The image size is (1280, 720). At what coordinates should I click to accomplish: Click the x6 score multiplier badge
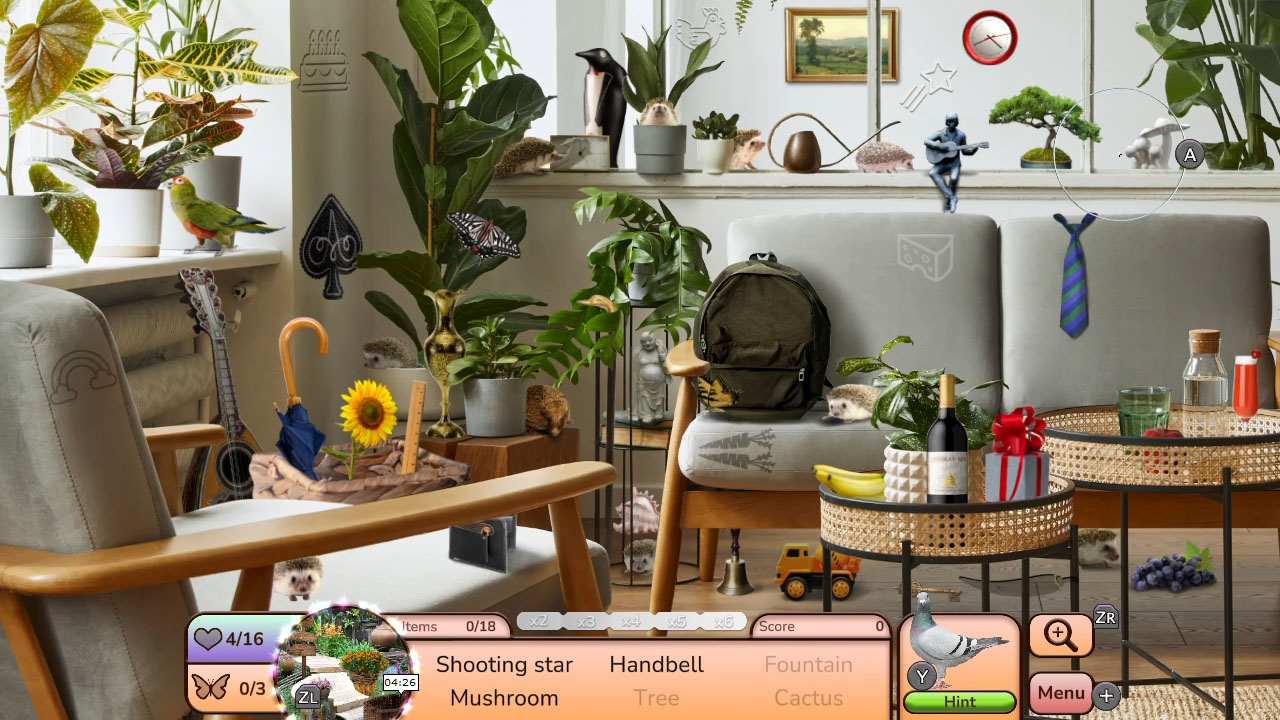723,621
